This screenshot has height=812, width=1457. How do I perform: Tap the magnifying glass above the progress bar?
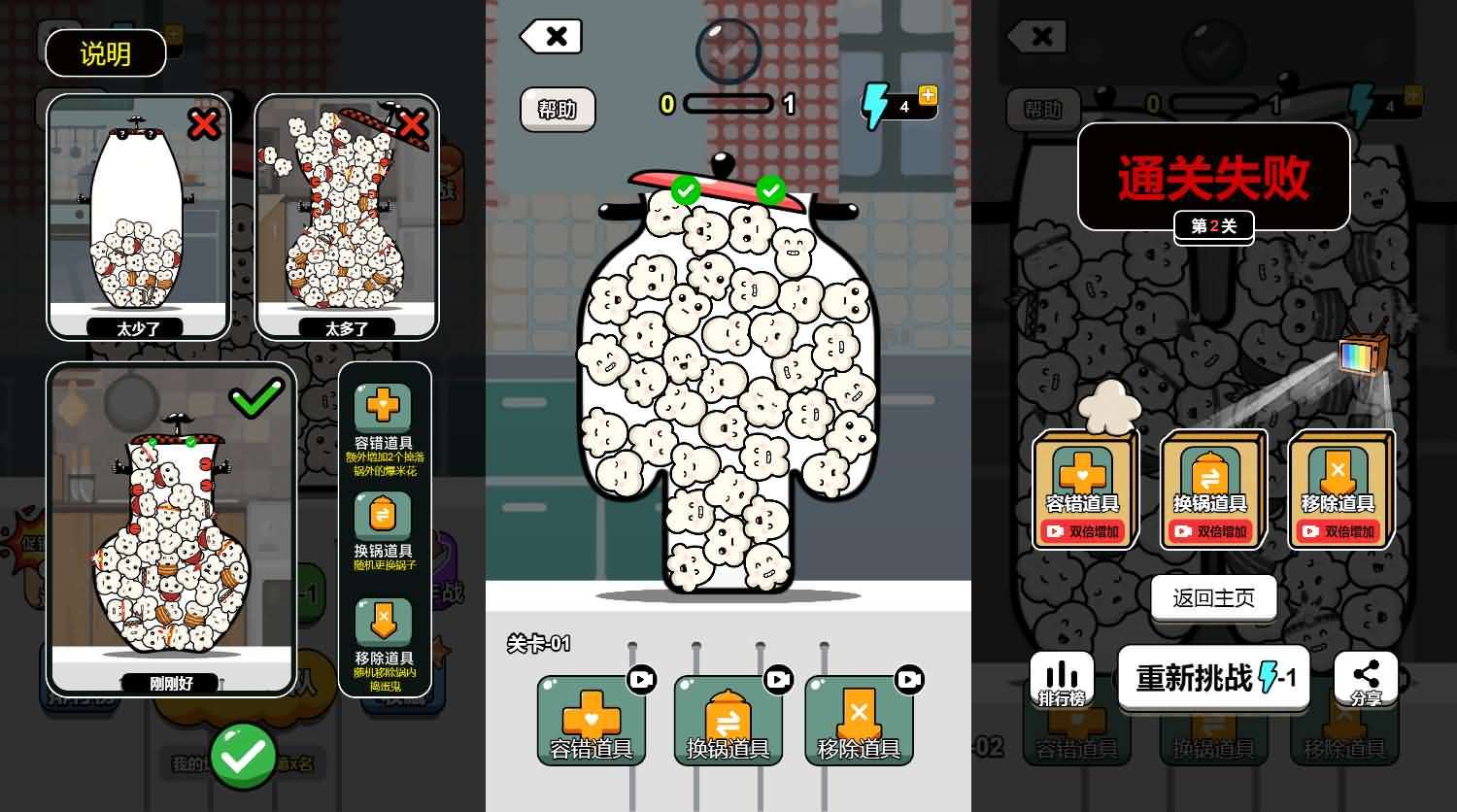click(x=728, y=51)
